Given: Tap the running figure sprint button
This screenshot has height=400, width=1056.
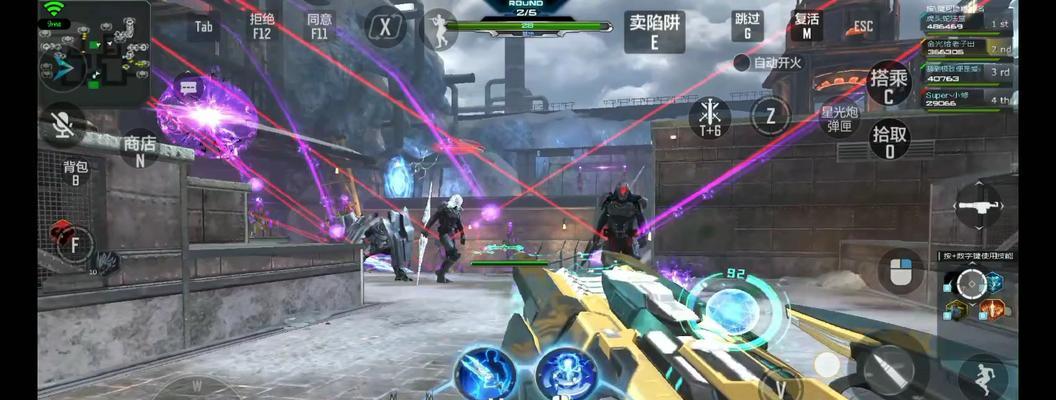Looking at the screenshot, I should pos(983,376).
